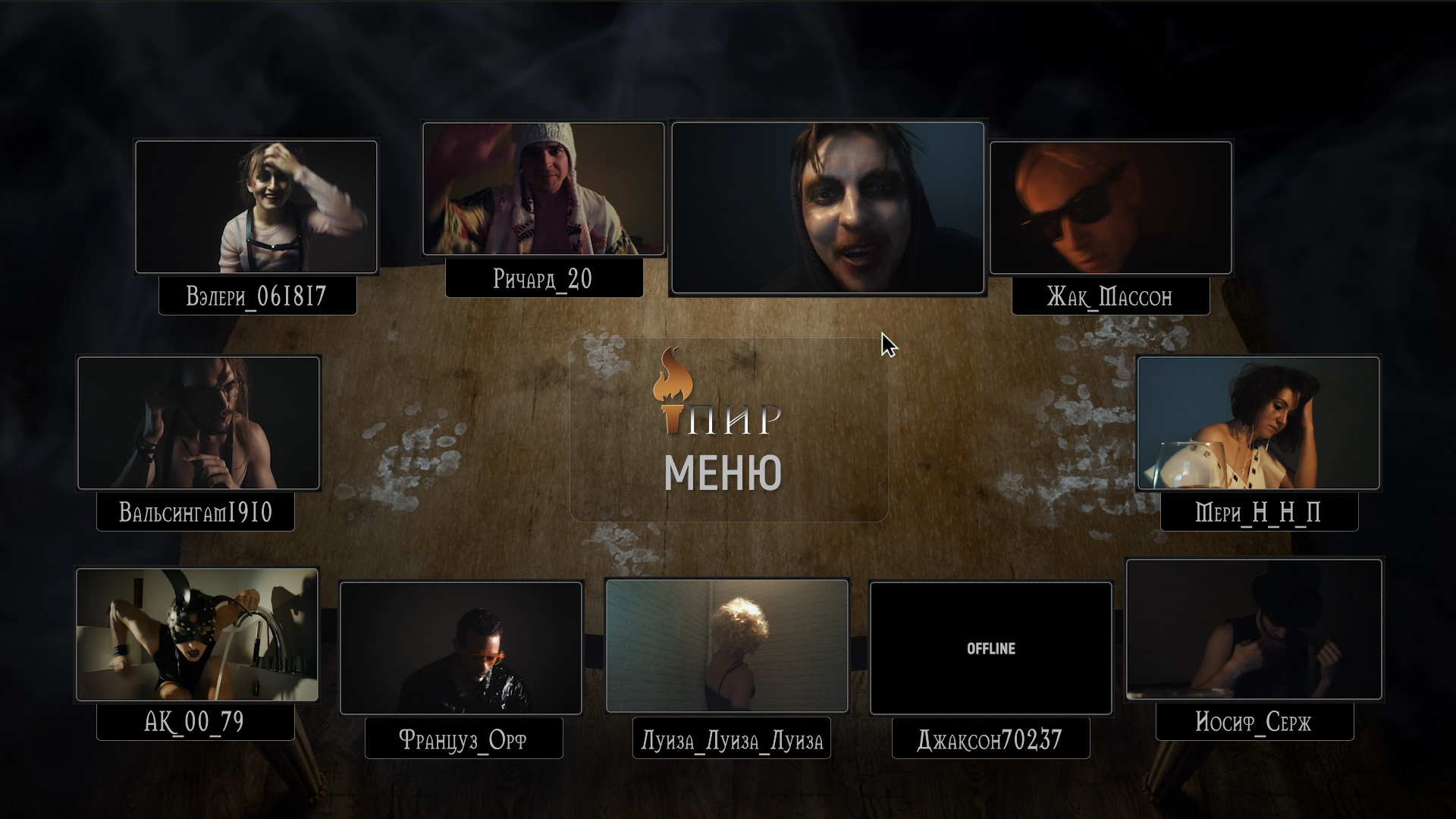Choose AK_00_79's video feed
The image size is (1456, 819).
click(x=197, y=634)
